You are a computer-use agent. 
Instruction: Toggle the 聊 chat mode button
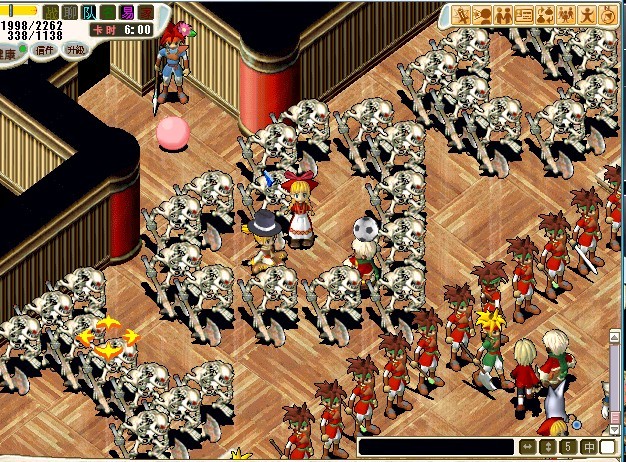tap(69, 12)
